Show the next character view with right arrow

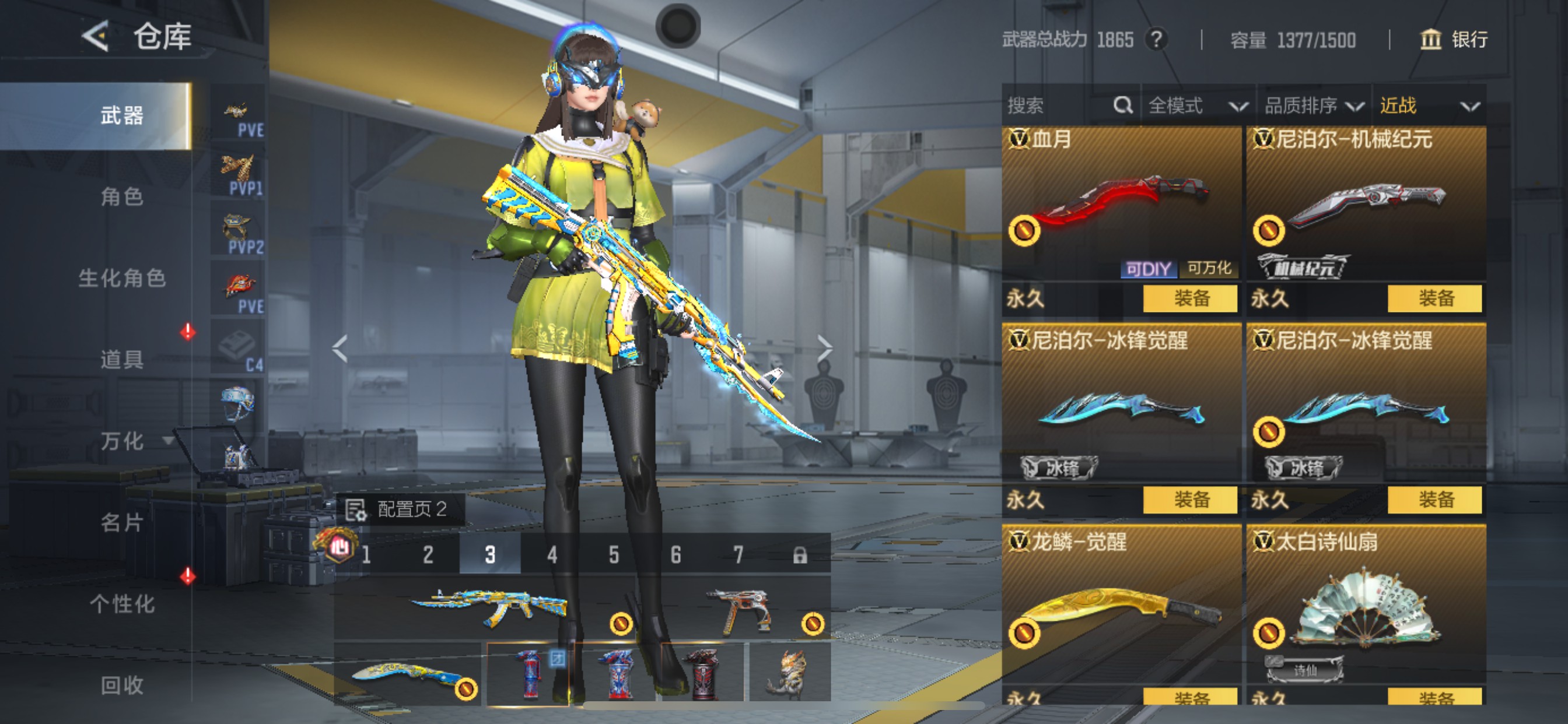click(x=824, y=348)
